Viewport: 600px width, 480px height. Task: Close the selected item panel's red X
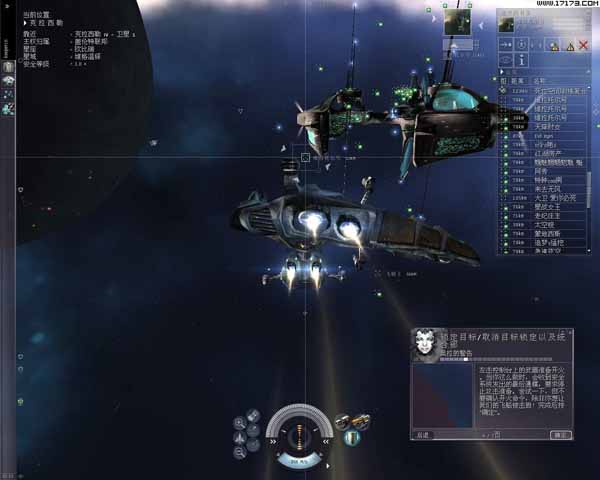click(x=583, y=46)
